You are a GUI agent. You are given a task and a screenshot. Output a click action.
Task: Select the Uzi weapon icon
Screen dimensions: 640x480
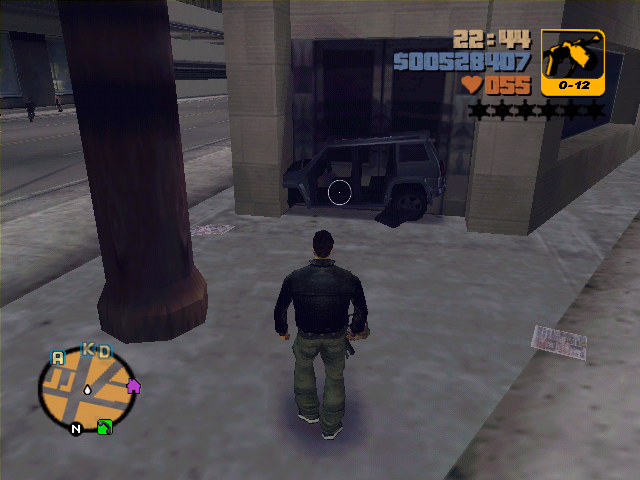click(x=572, y=62)
